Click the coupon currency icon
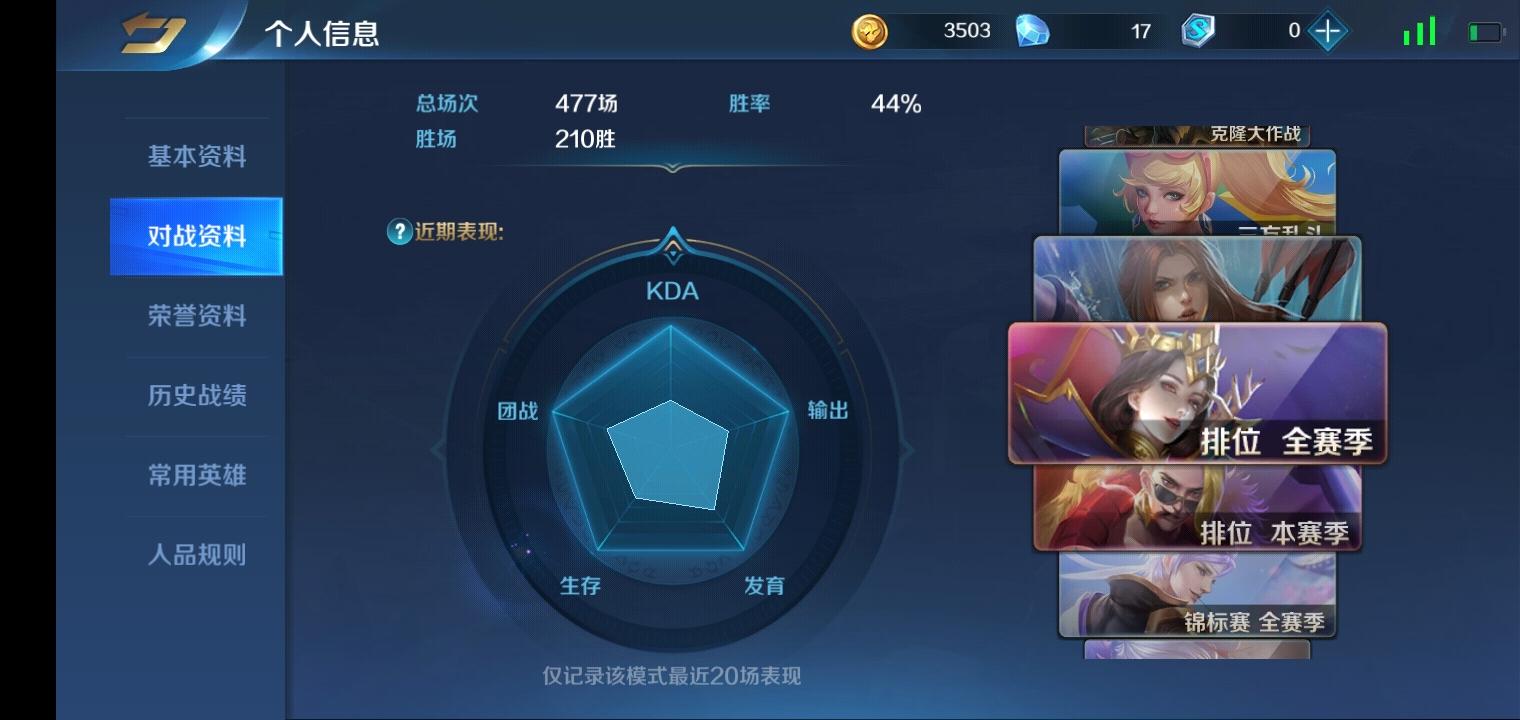Screen dimensions: 1520x720 click(x=1199, y=31)
